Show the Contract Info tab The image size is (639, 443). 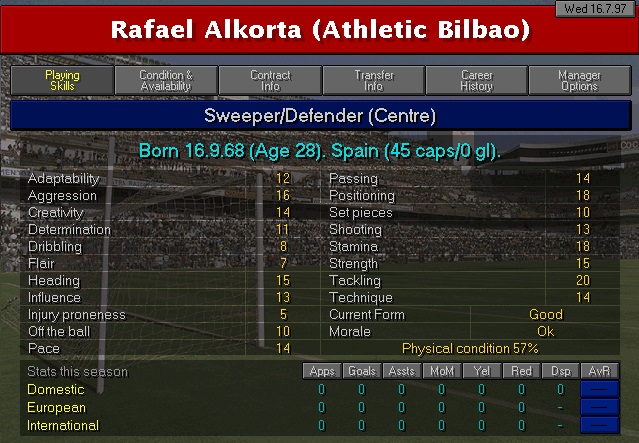[x=270, y=81]
